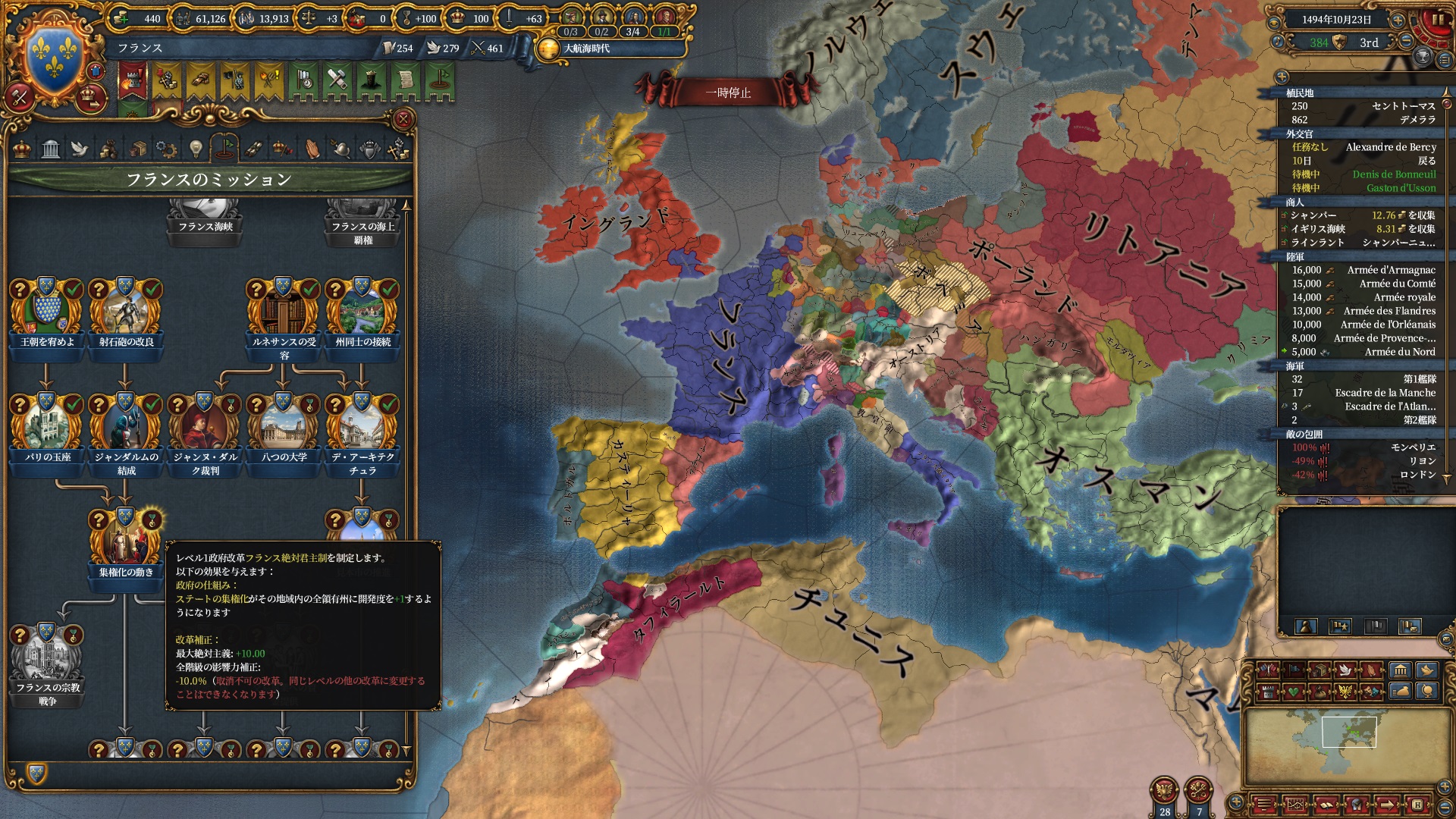The height and width of the screenshot is (819, 1456).
Task: Click the France coat of arms shield
Action: [55, 55]
